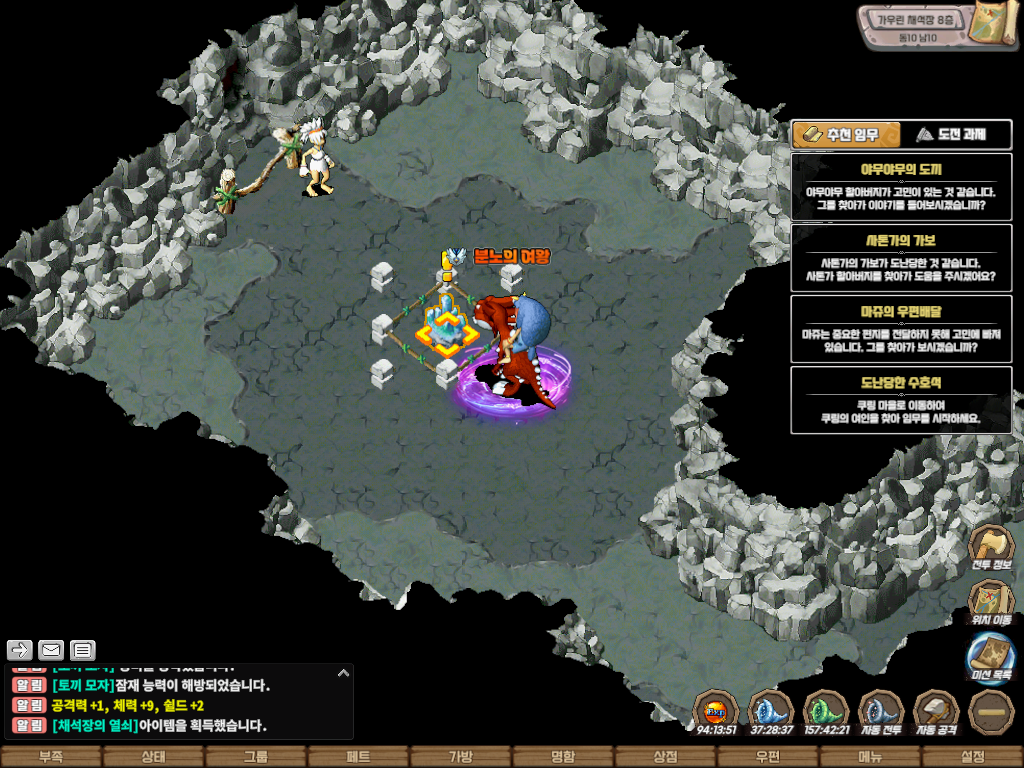
Task: Select the 야무야무의 도끼 quest entry
Action: pos(901,186)
